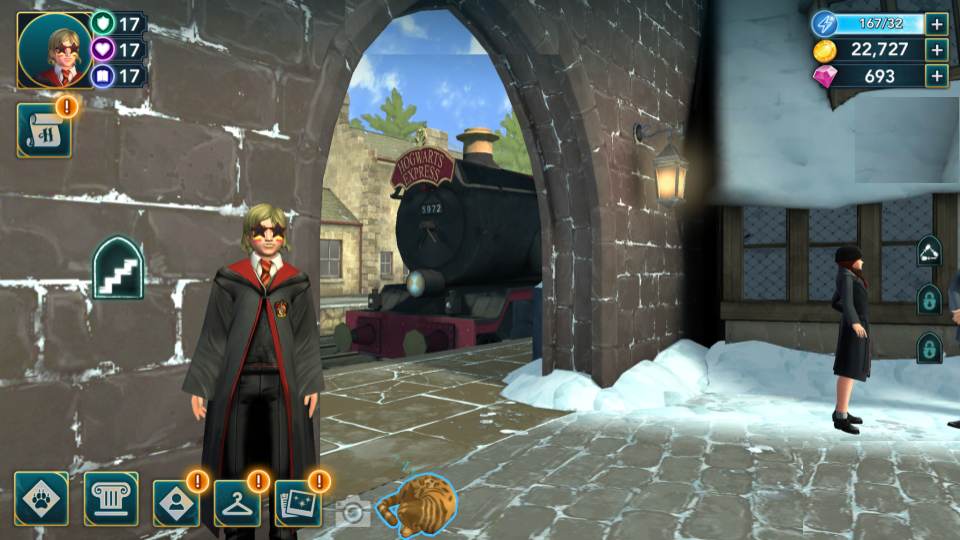Viewport: 960px width, 540px height.
Task: Open the pillar column menu button
Action: coord(111,499)
